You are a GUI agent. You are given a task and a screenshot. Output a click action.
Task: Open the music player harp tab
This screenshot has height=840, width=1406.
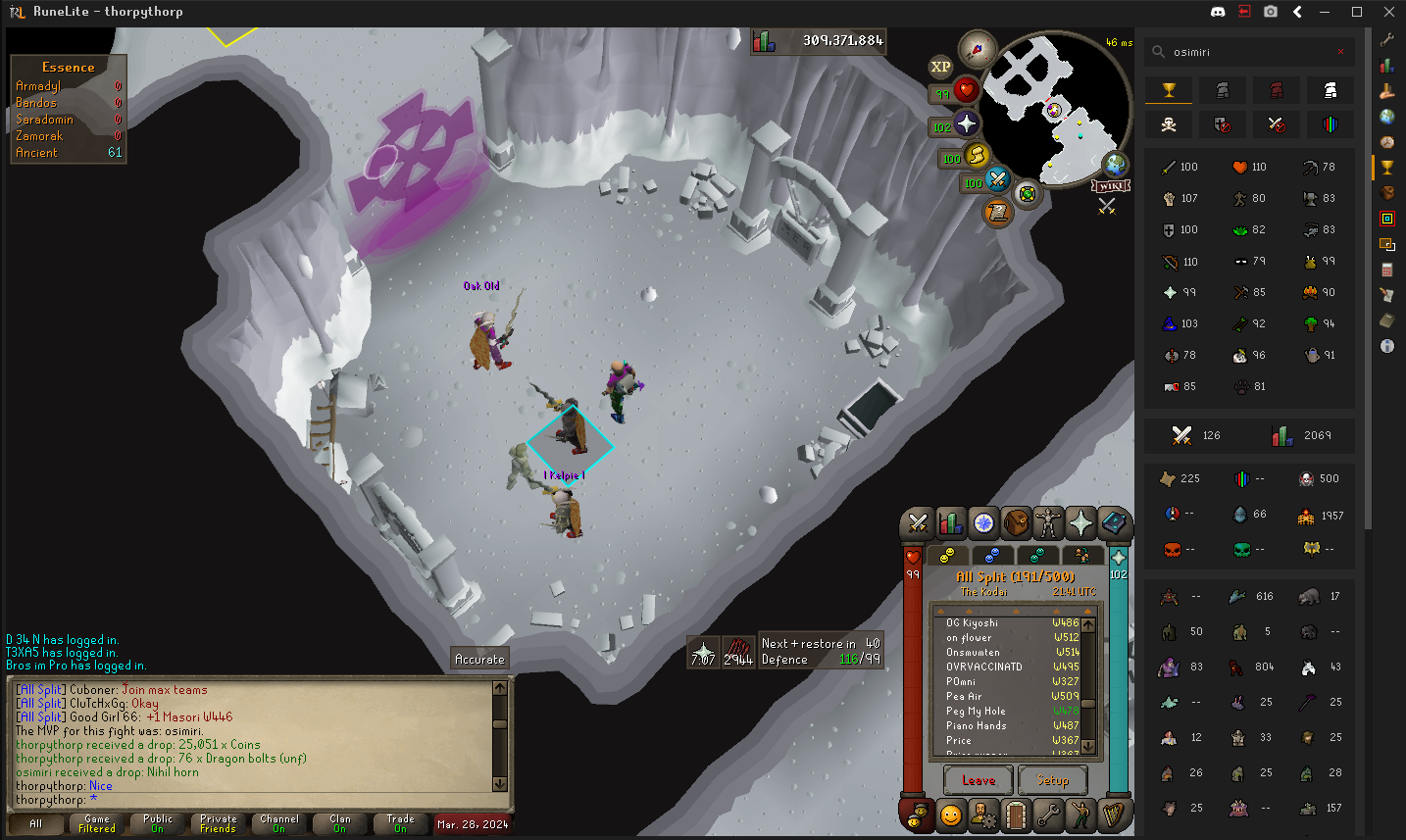point(1113,815)
